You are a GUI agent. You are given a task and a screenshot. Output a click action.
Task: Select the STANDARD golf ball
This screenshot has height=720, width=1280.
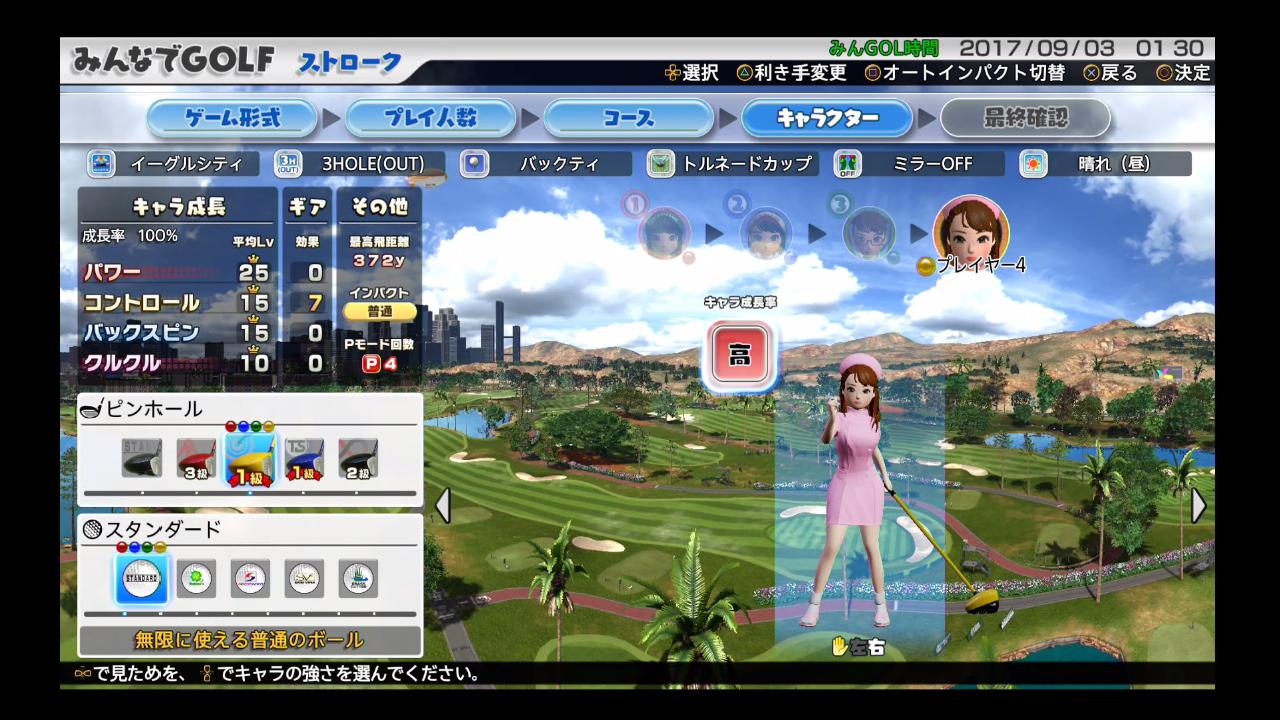pyautogui.click(x=142, y=579)
